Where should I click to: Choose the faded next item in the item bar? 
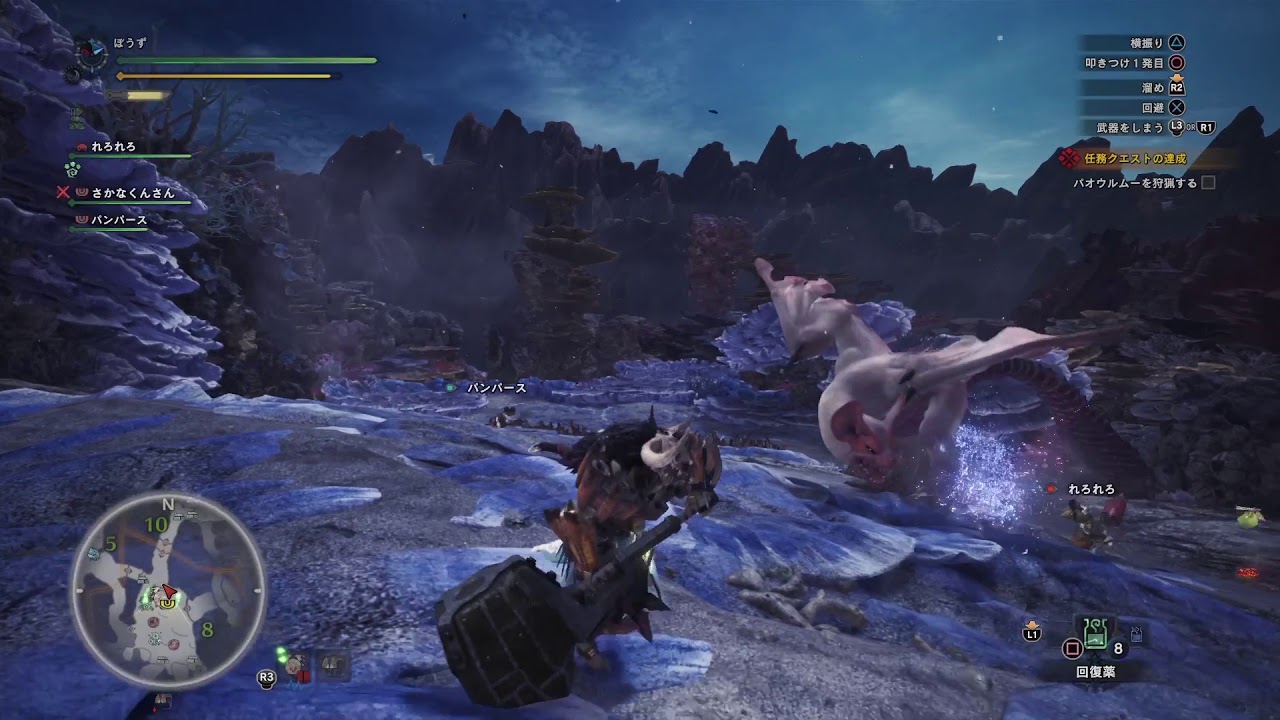coord(1137,634)
